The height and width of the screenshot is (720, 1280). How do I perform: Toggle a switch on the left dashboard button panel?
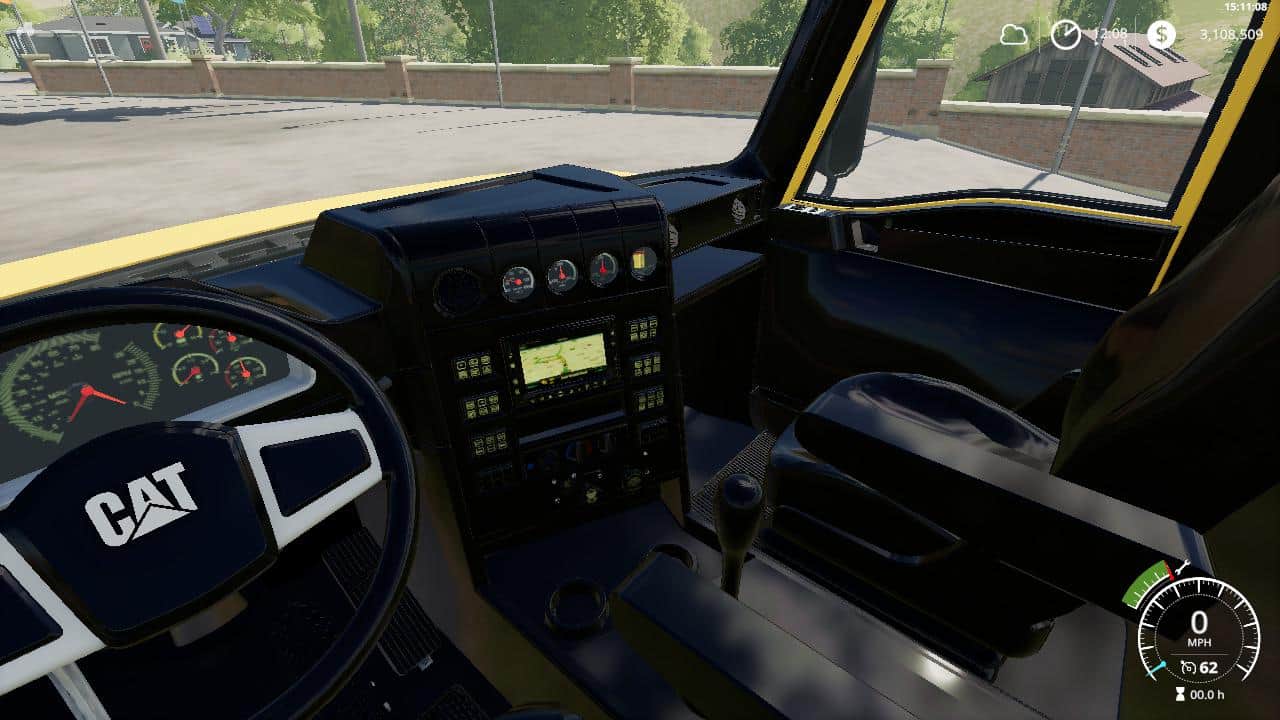(474, 368)
